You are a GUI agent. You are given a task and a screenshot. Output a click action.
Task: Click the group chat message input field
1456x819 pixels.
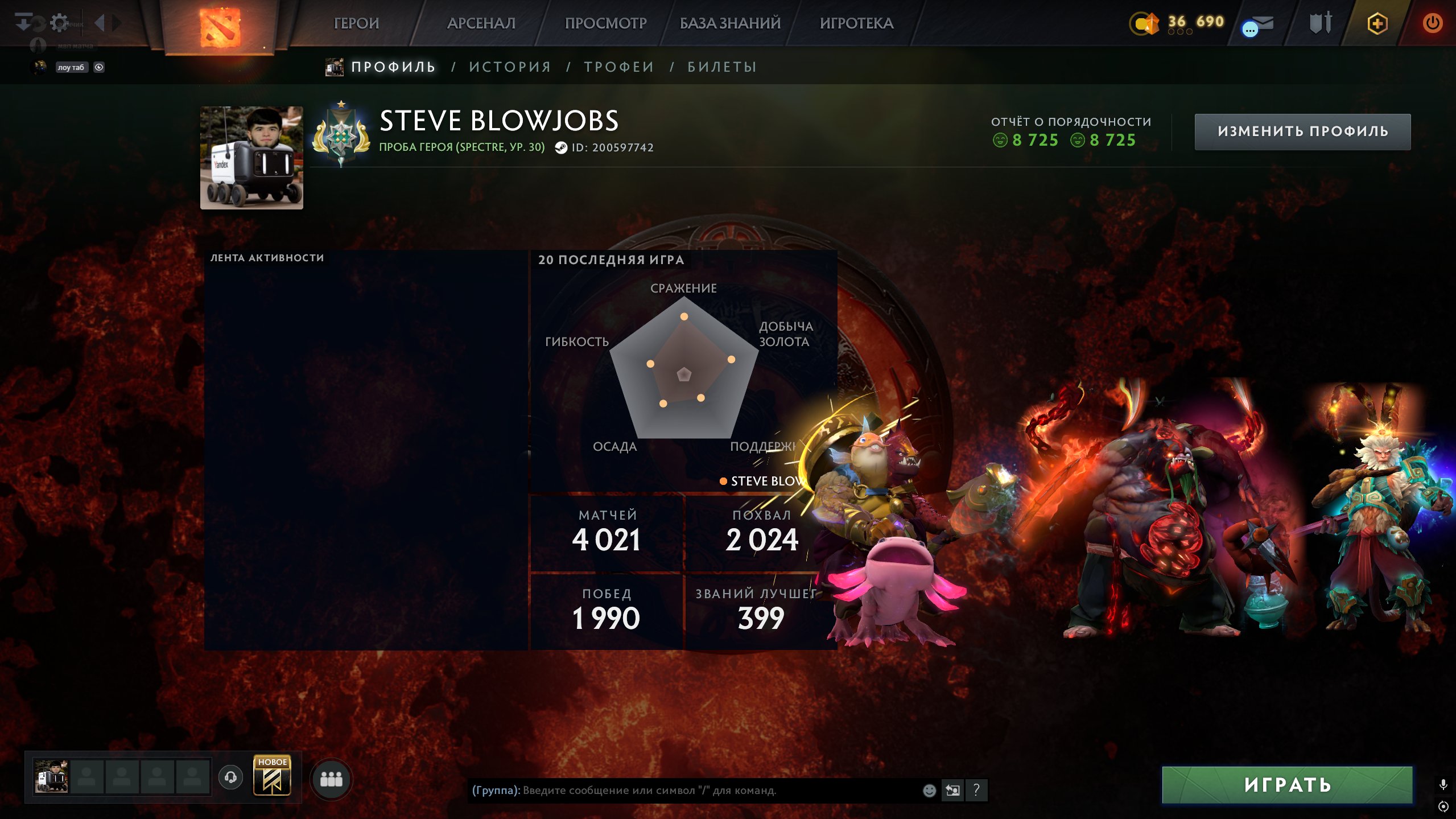pyautogui.click(x=683, y=789)
